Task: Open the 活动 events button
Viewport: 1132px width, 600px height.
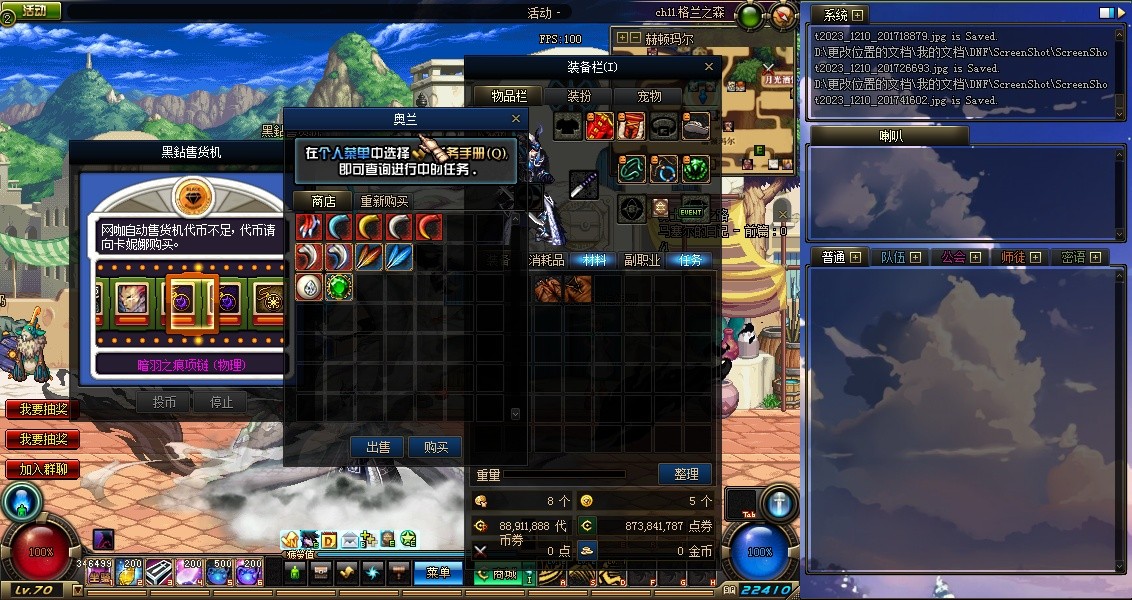Action: coord(32,10)
